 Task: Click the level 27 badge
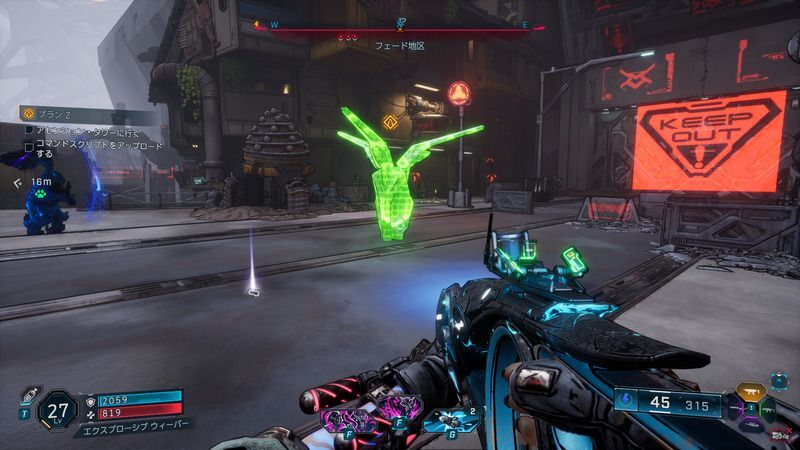coord(60,409)
